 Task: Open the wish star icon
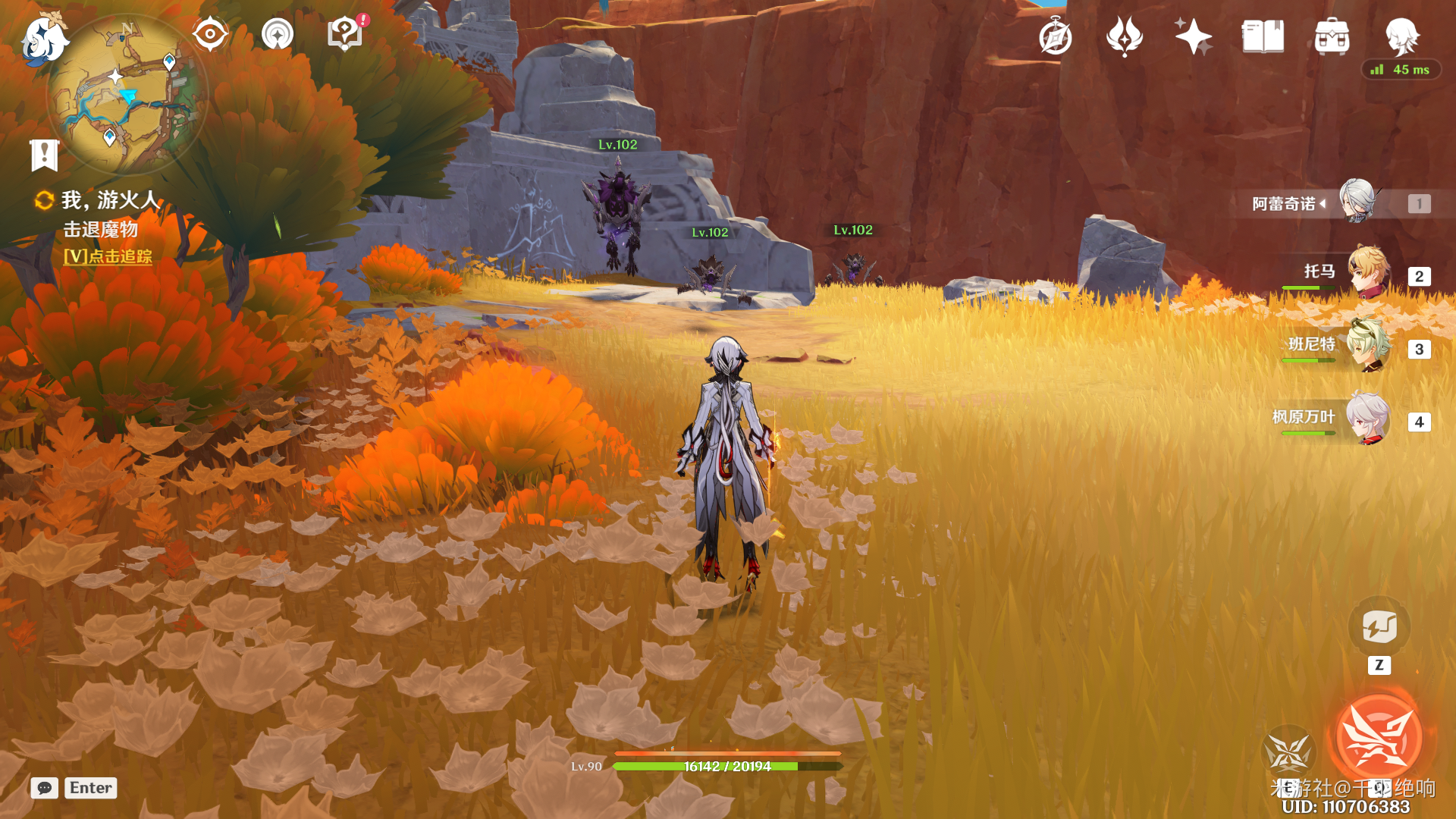[1194, 36]
